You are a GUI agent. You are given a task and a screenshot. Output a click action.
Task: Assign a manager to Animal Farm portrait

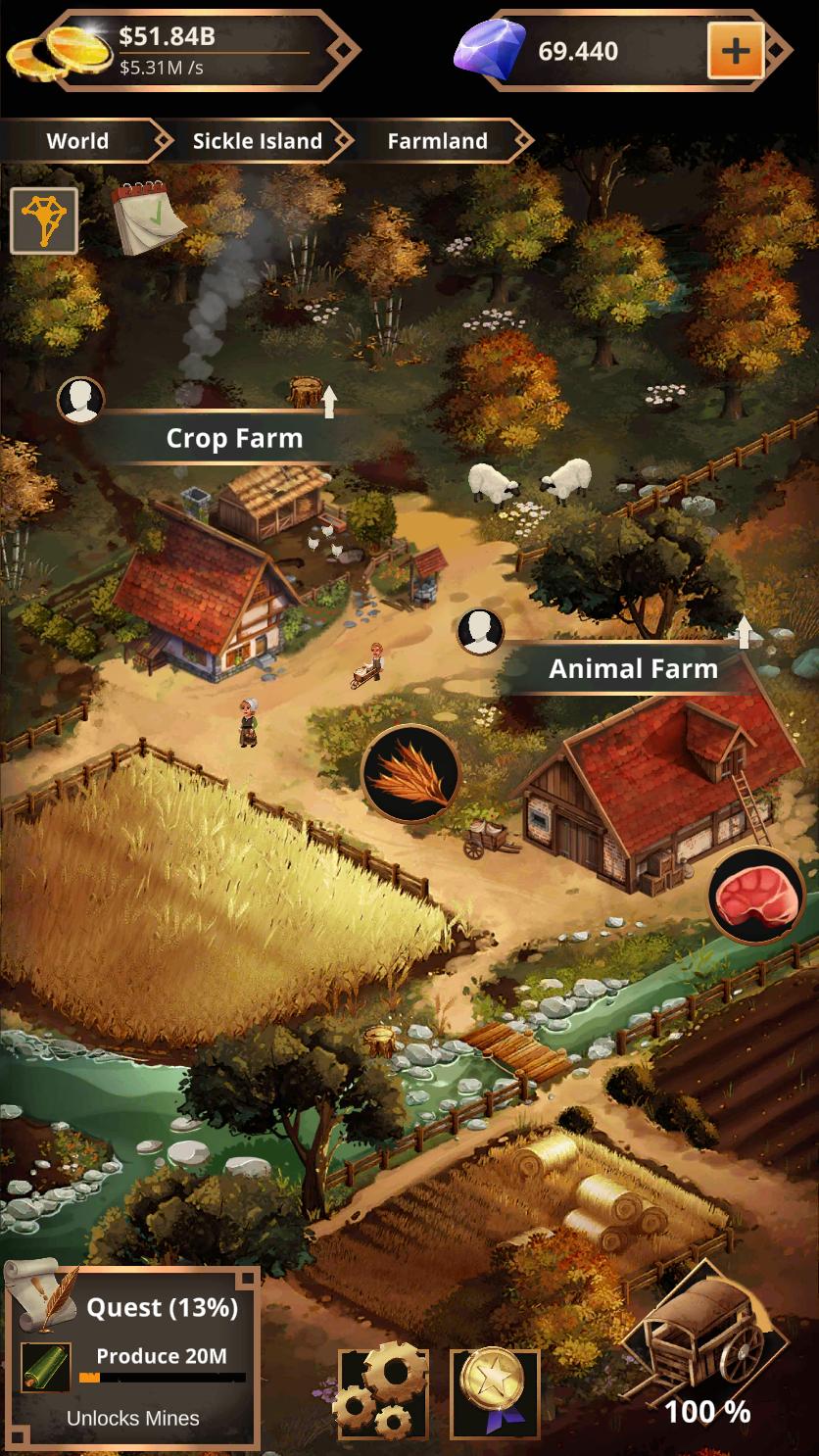pos(480,632)
